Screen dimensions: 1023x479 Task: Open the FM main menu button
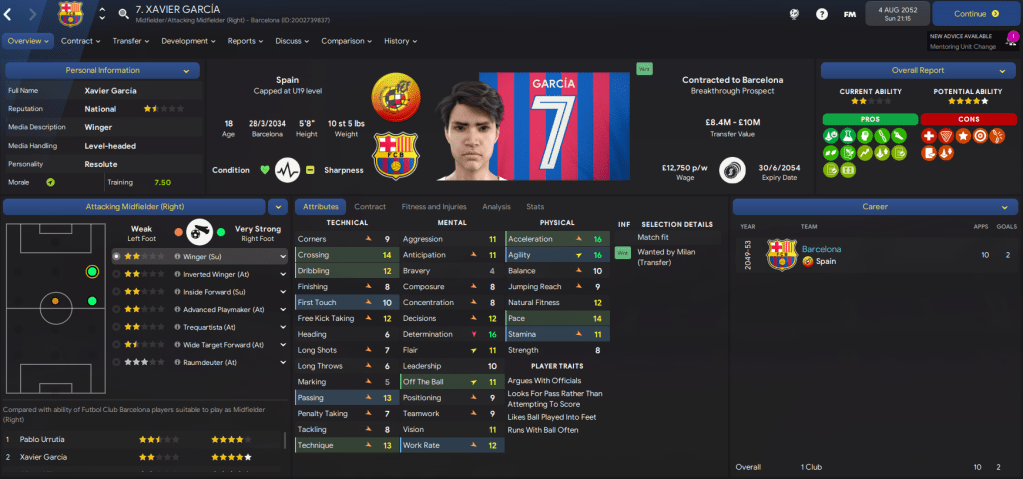pos(849,14)
